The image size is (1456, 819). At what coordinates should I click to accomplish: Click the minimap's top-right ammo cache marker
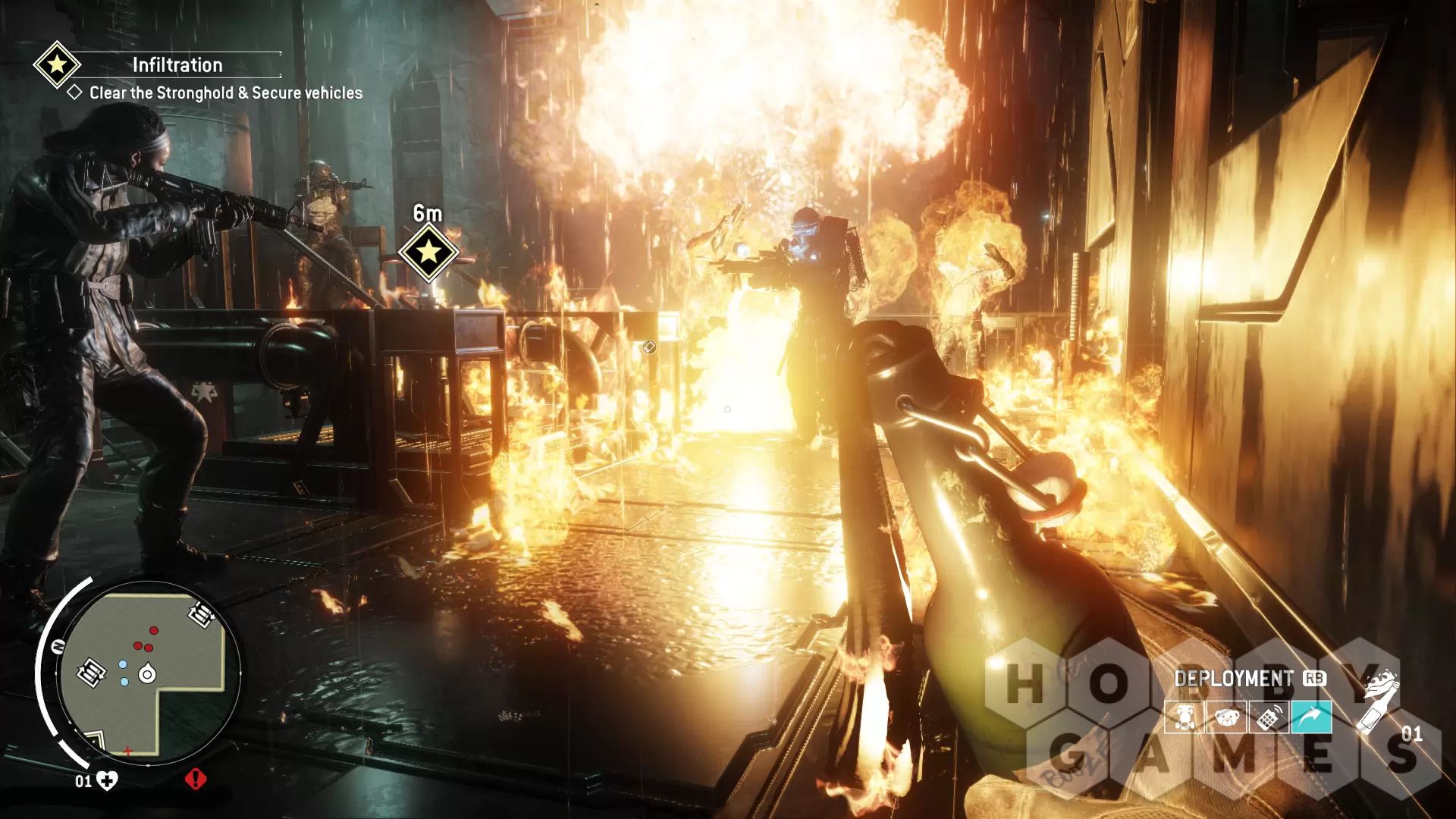200,613
